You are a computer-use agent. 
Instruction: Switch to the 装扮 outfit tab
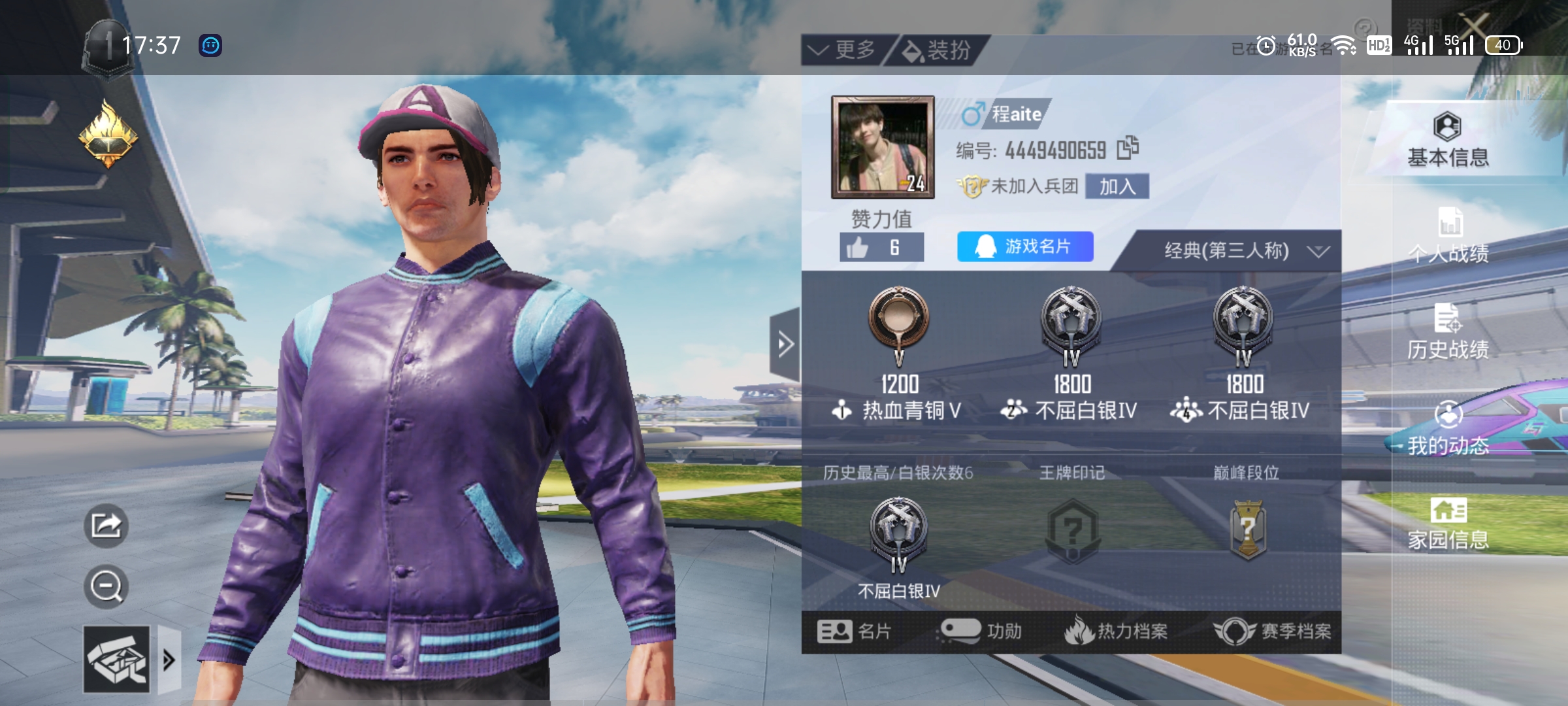938,50
